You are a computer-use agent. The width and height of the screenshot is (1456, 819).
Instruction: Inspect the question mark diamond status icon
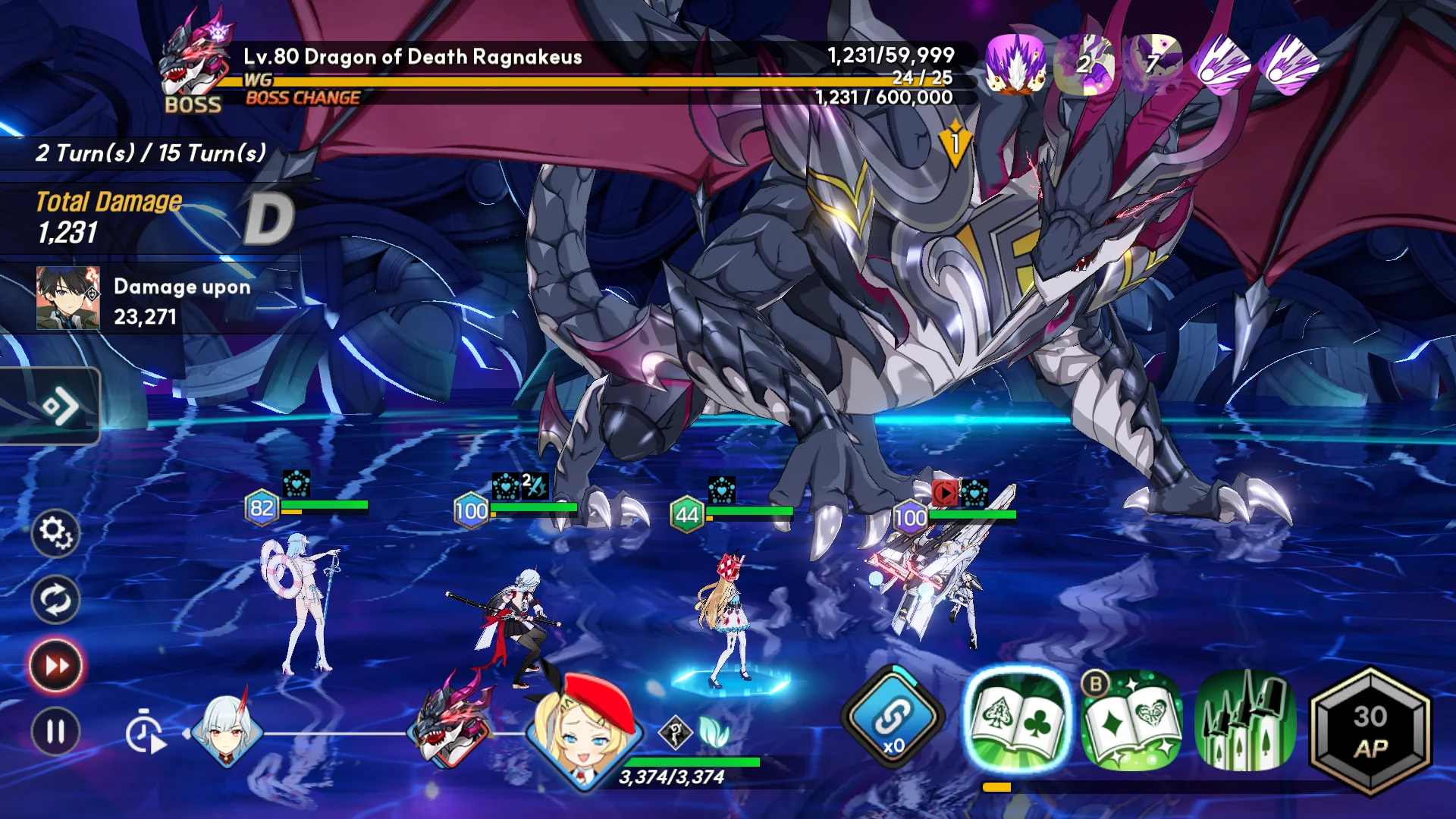673,733
